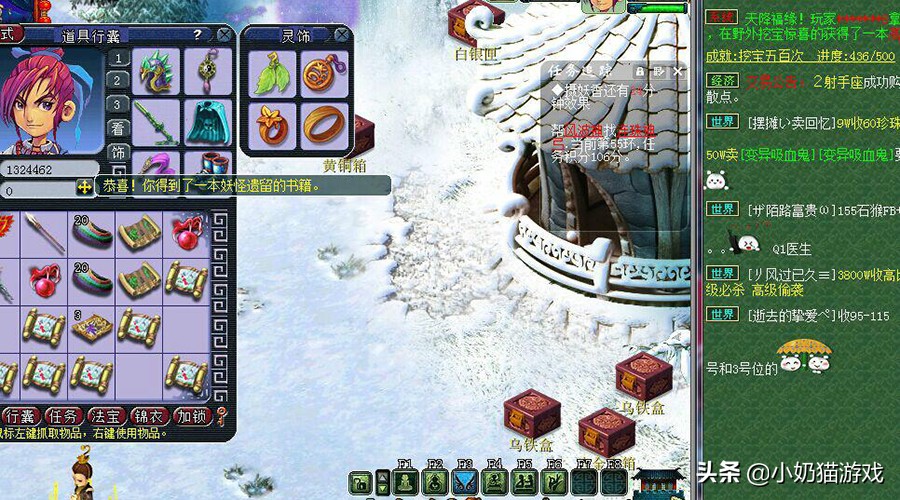Switch to the 行囊 bag tab
Screen dimensions: 900x500
[20, 416]
